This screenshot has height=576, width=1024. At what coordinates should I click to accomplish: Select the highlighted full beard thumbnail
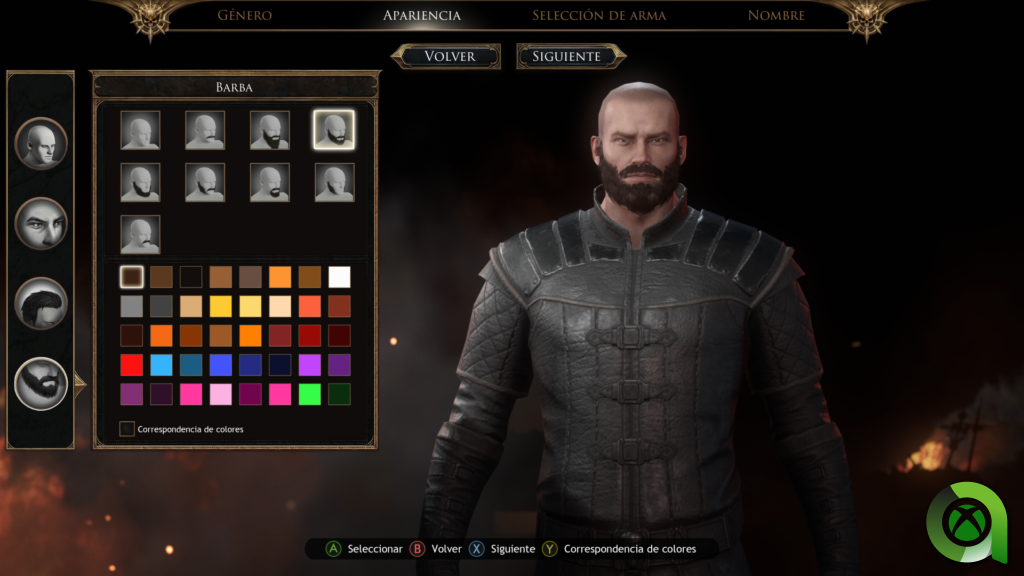333,130
